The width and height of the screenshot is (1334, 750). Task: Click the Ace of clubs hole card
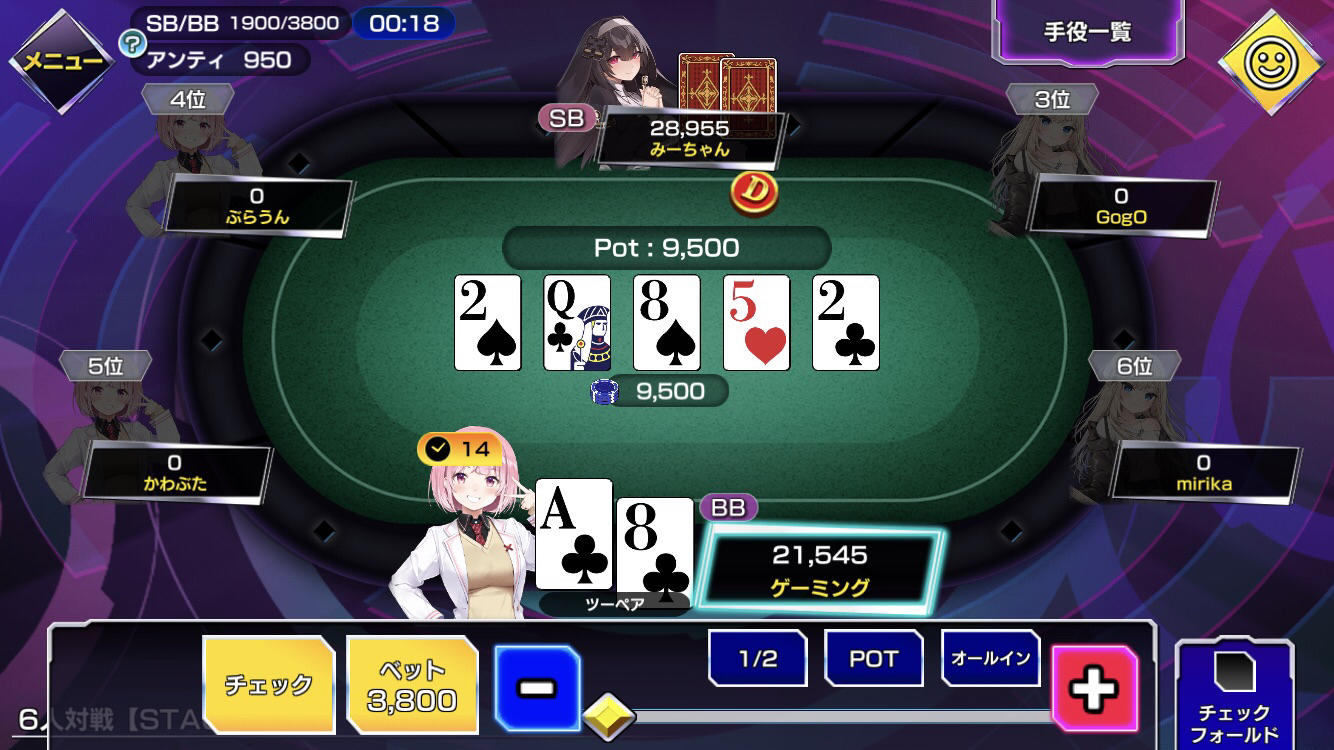coord(573,534)
